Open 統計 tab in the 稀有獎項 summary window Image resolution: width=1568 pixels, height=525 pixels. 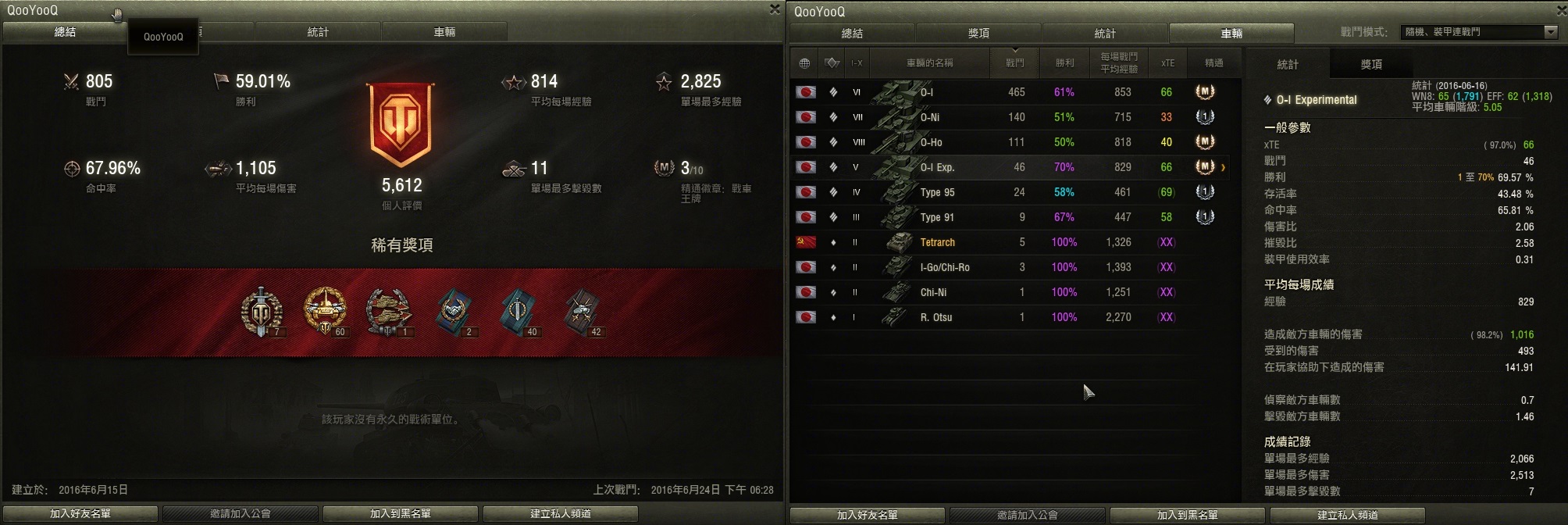tap(318, 32)
